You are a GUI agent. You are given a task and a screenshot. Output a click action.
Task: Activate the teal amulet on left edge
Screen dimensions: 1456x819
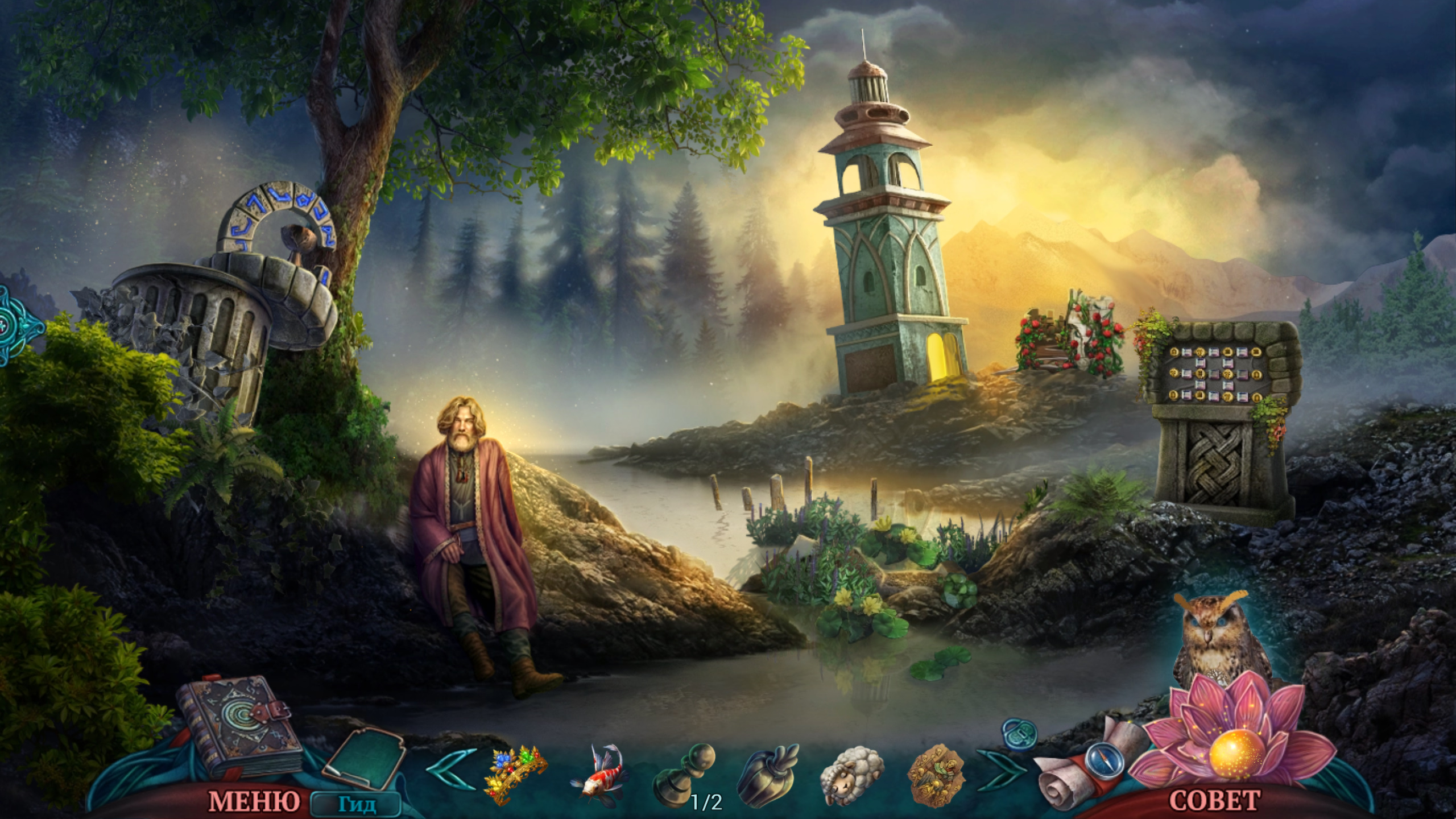pyautogui.click(x=17, y=325)
